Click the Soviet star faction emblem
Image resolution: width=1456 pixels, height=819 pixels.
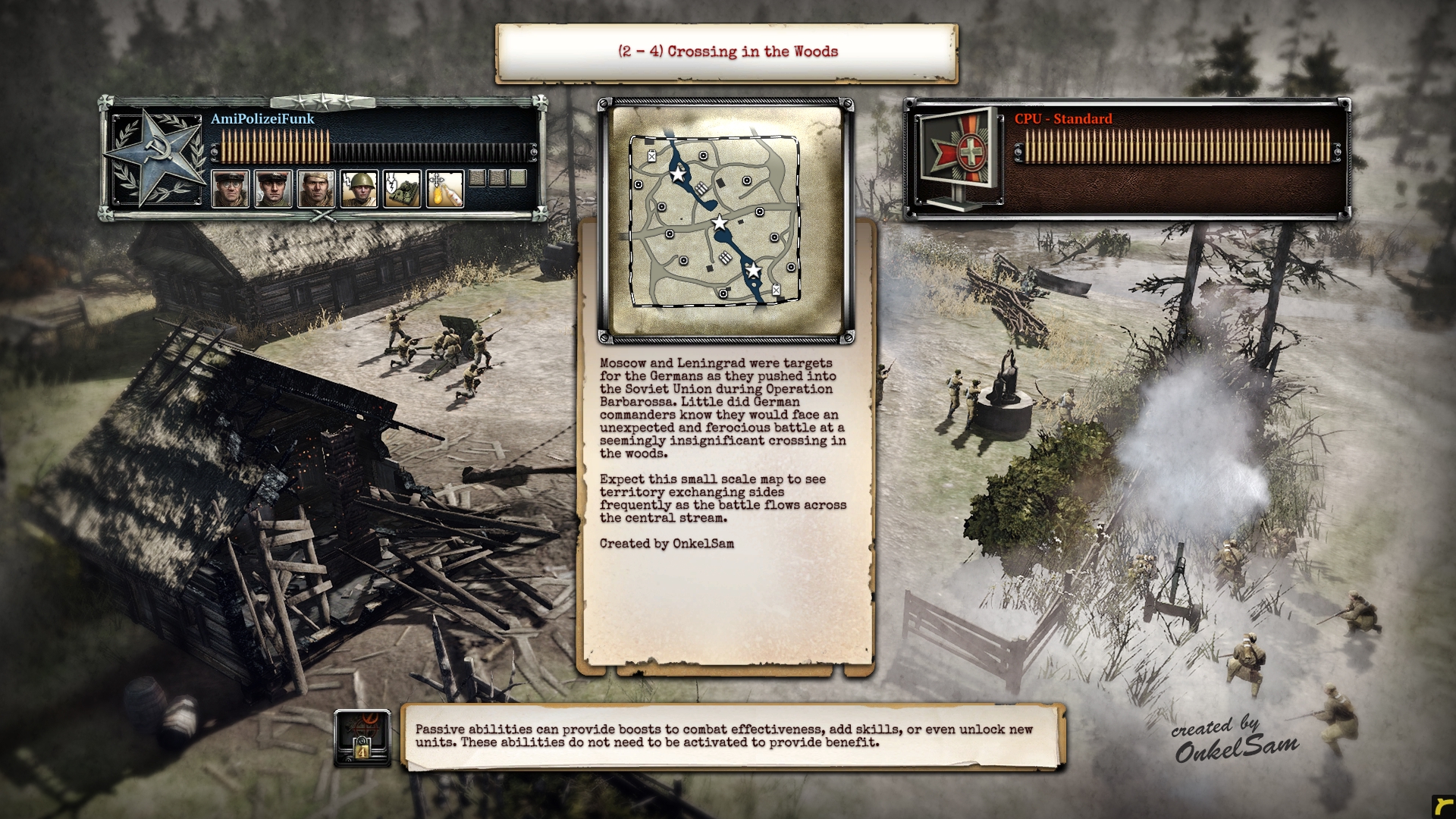tap(154, 157)
